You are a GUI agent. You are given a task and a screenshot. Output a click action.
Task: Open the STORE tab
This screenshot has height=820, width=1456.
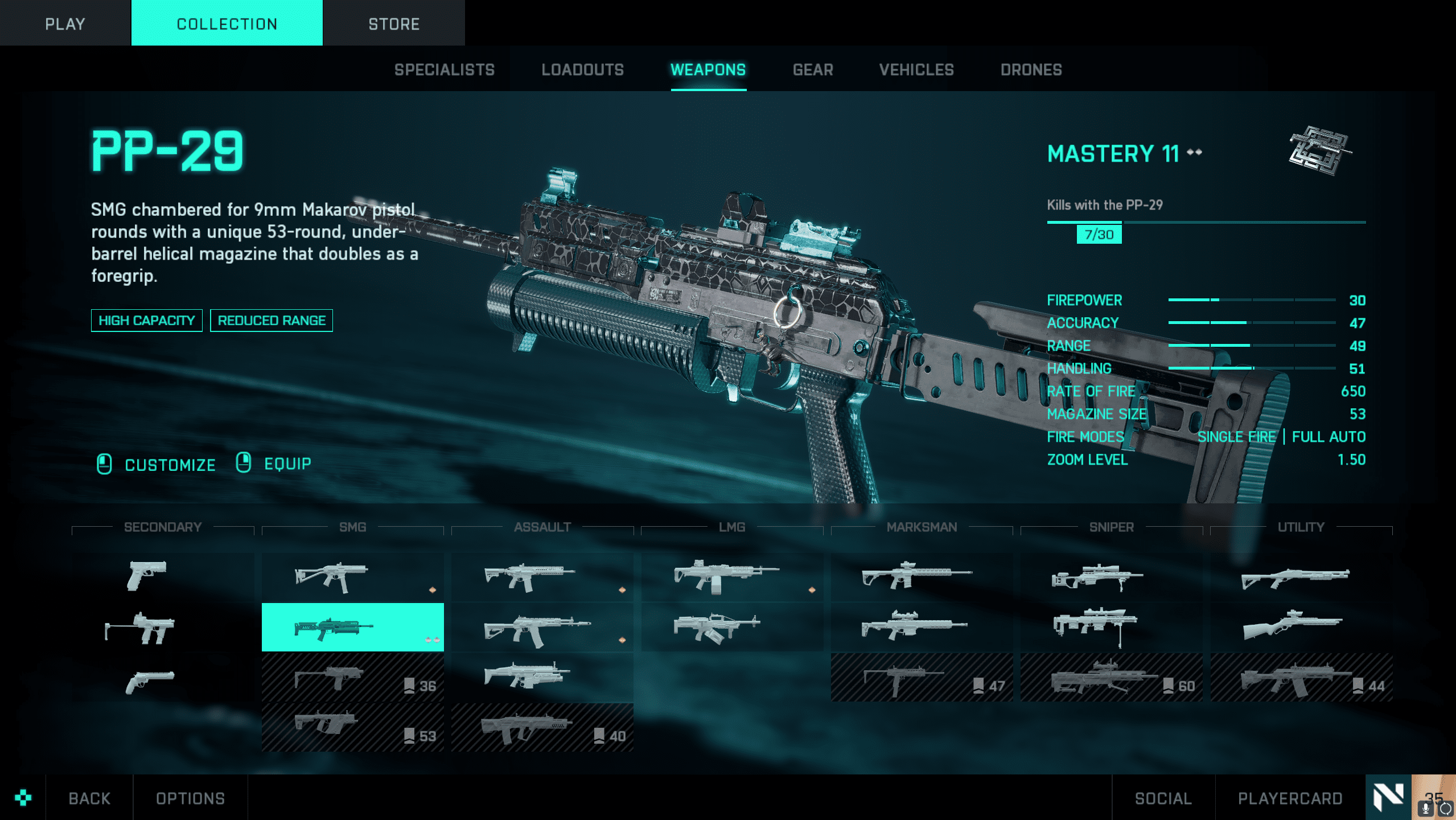(393, 24)
